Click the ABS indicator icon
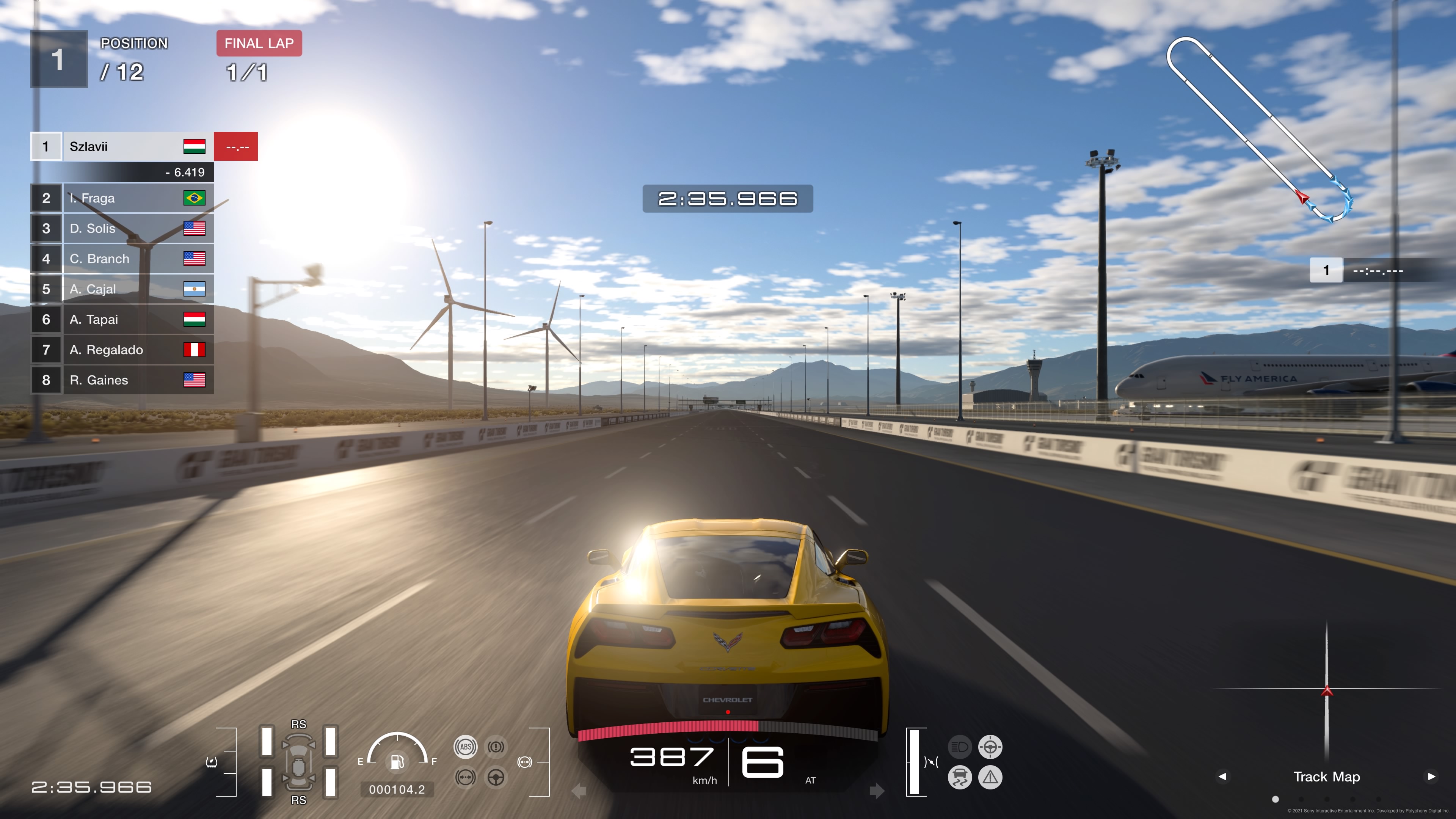Image resolution: width=1456 pixels, height=819 pixels. [465, 747]
